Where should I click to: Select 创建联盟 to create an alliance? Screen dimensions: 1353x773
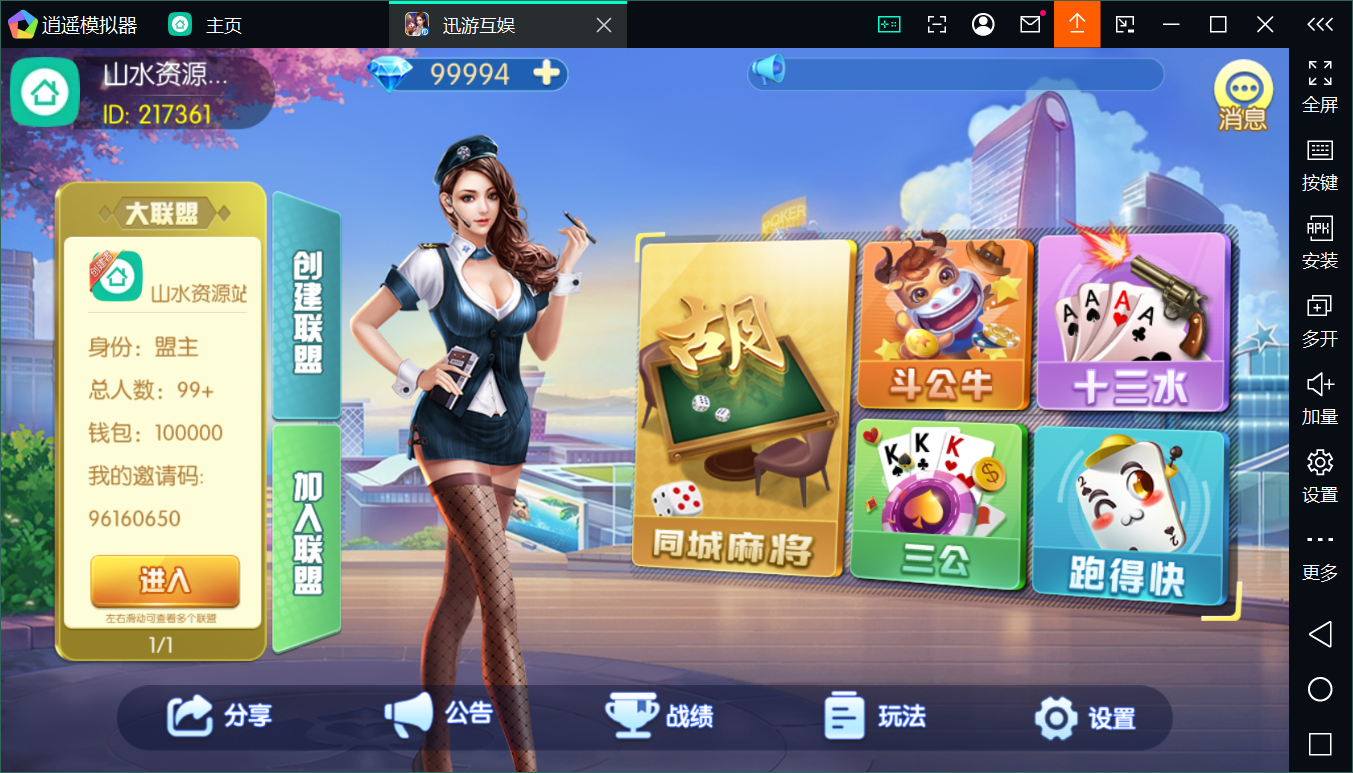pyautogui.click(x=308, y=310)
